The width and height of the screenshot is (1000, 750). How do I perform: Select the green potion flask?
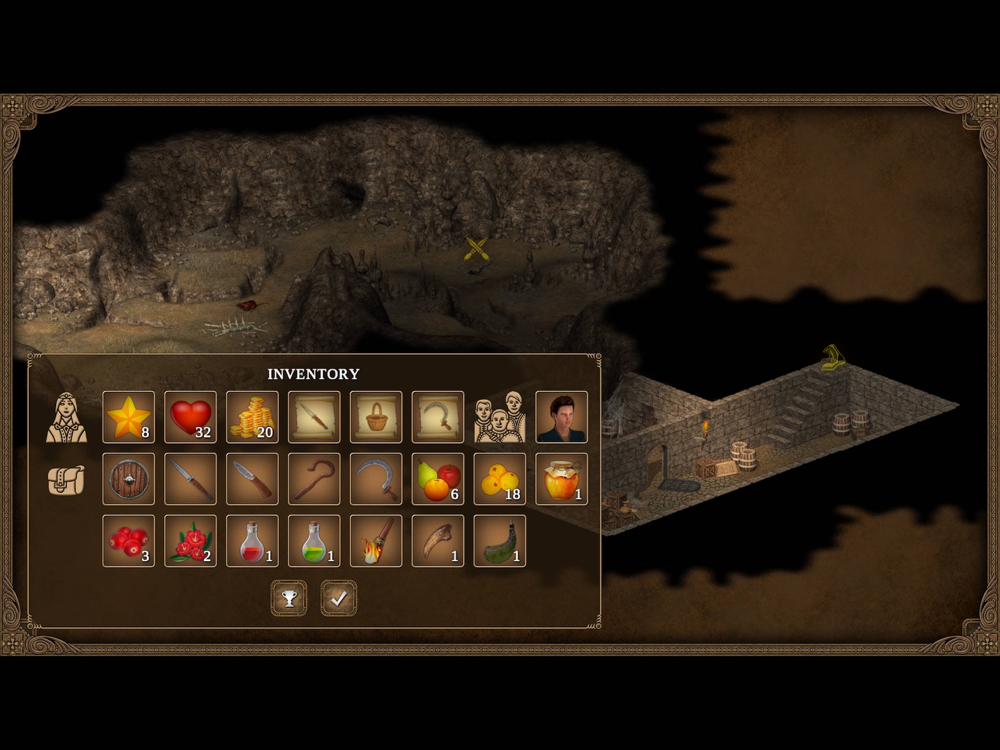(x=315, y=541)
